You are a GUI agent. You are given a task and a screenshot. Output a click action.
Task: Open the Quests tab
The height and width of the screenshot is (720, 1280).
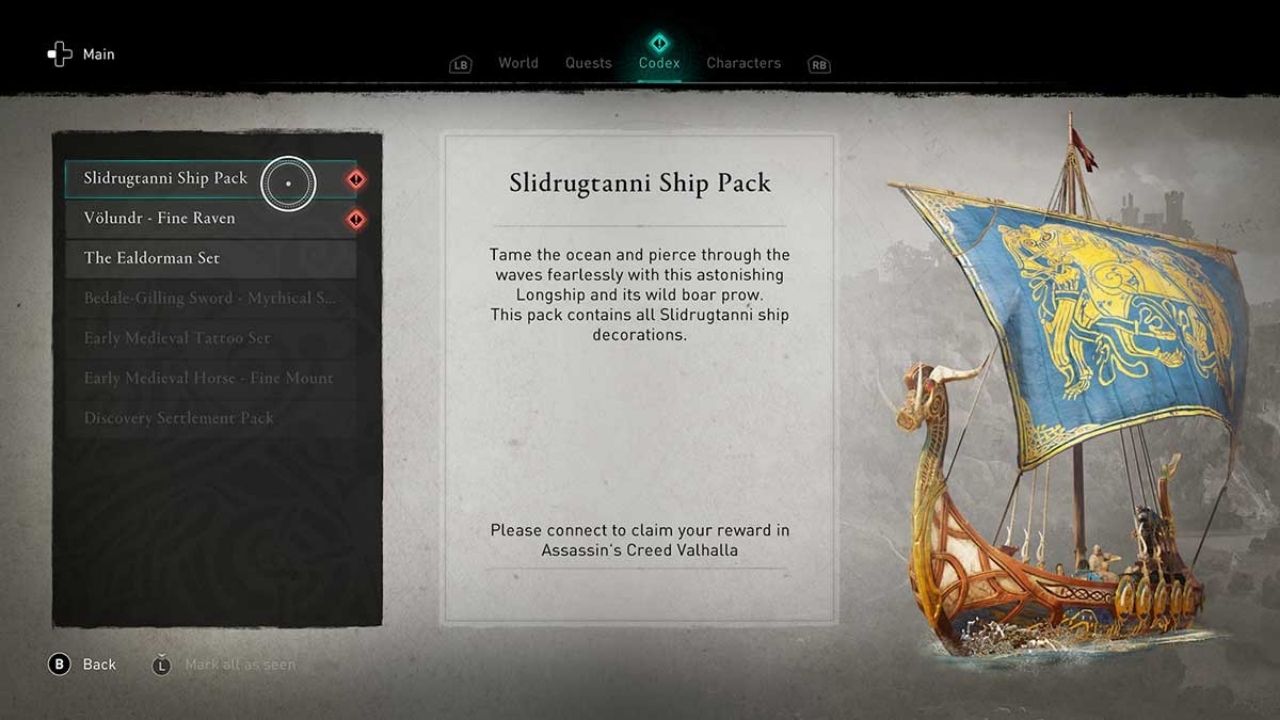[x=588, y=63]
